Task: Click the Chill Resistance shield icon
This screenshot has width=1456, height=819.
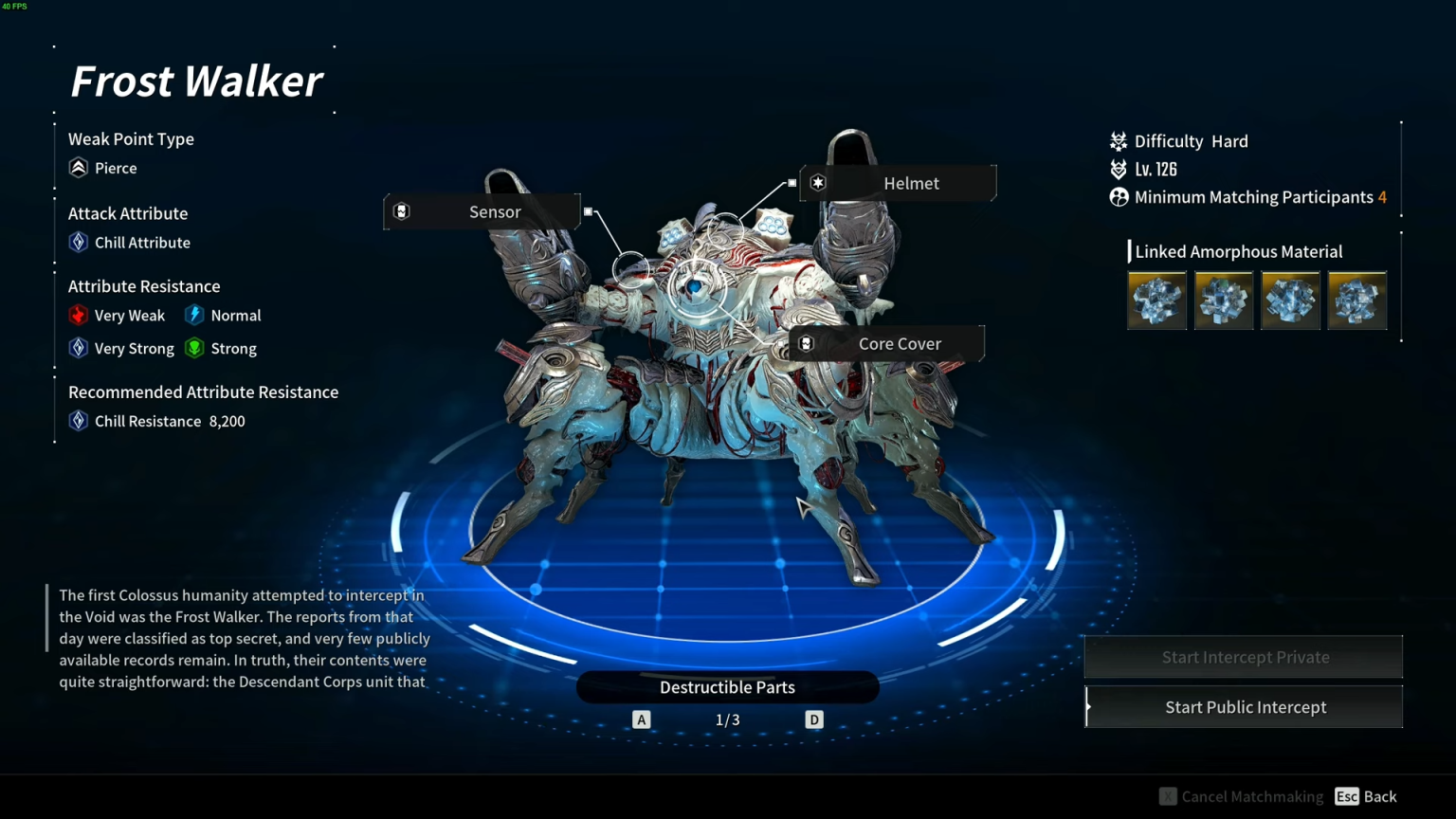Action: click(78, 420)
